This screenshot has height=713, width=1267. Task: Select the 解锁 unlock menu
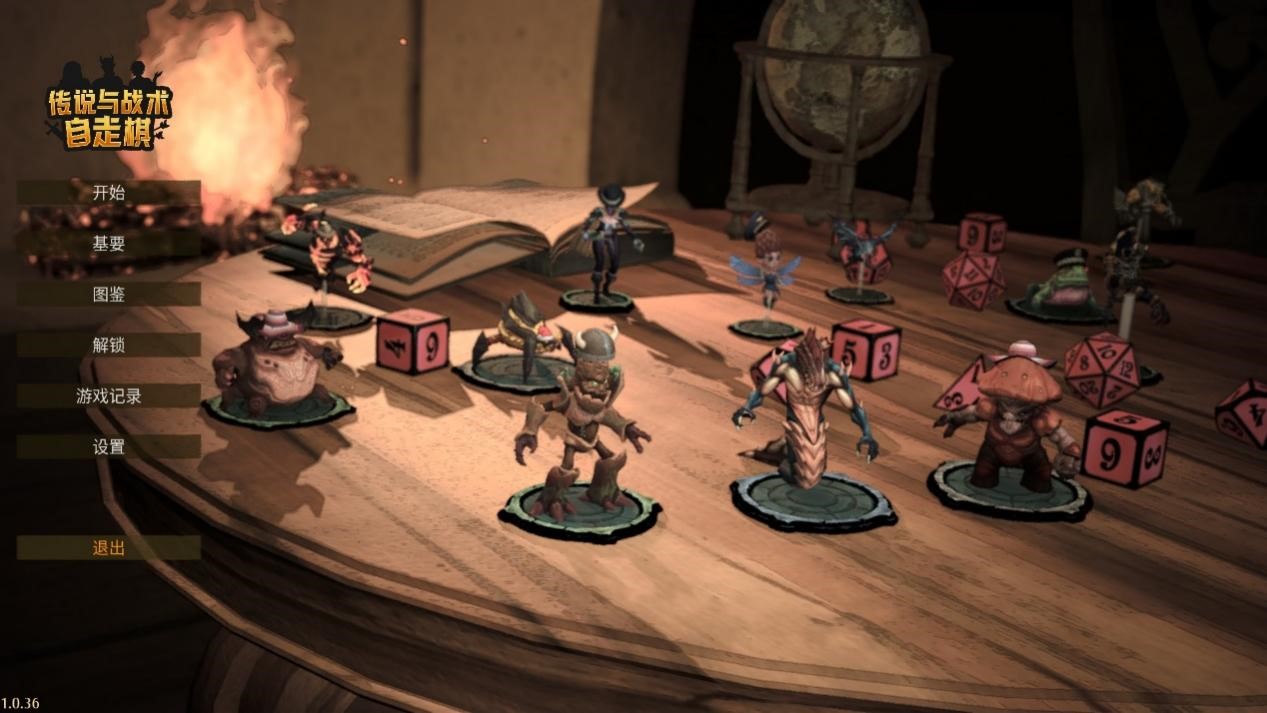click(108, 345)
